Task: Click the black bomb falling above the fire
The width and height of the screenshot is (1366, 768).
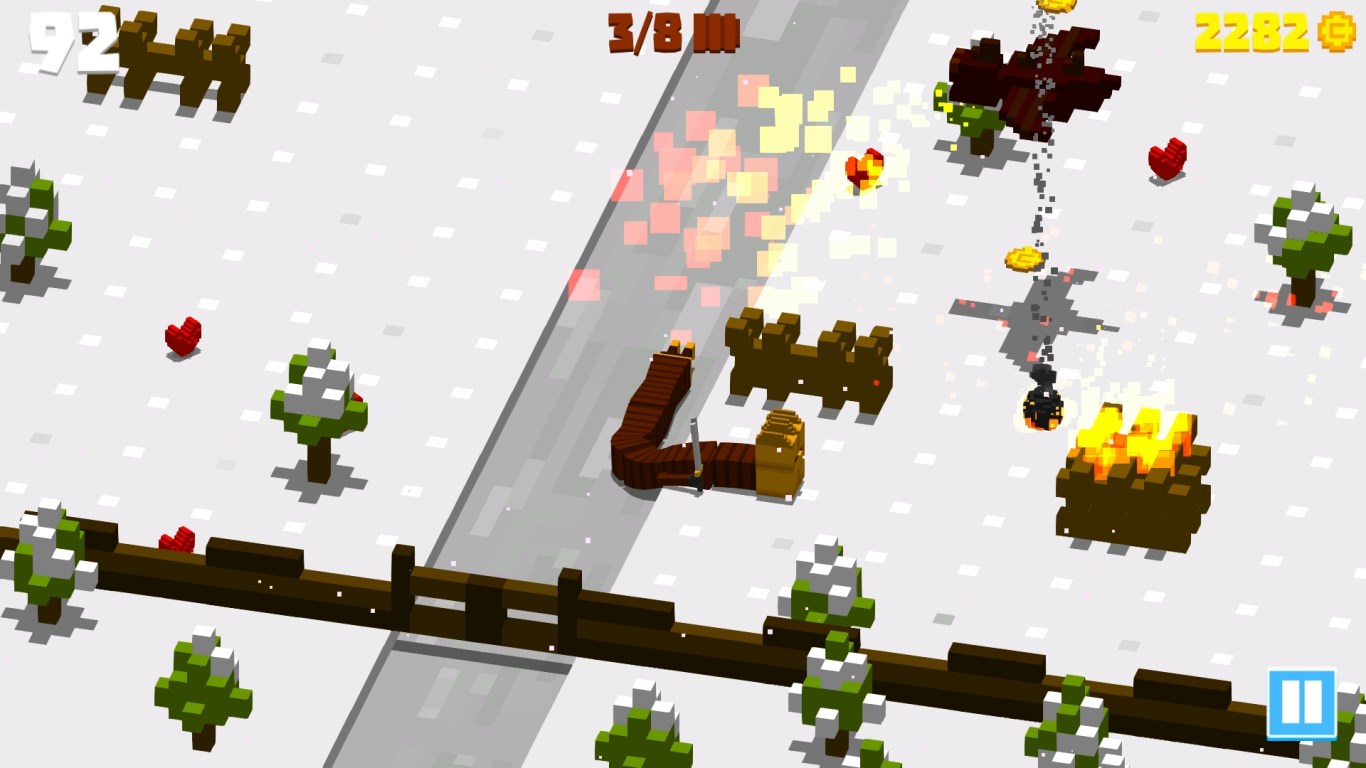Action: coord(1041,407)
